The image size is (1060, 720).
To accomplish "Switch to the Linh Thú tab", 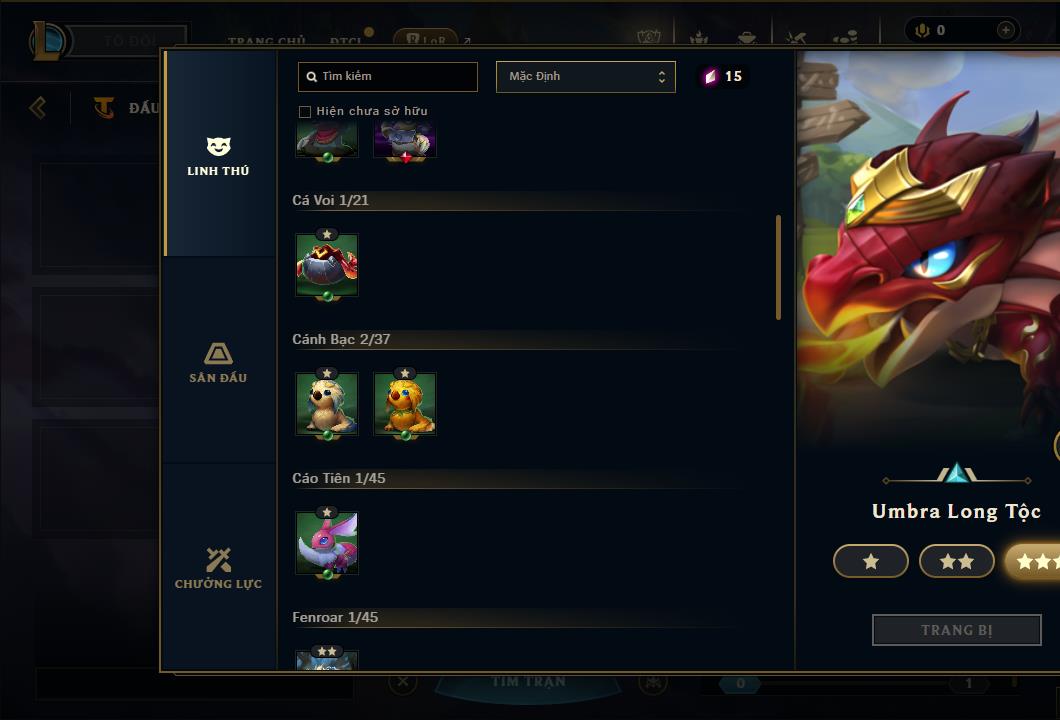I will pos(218,156).
